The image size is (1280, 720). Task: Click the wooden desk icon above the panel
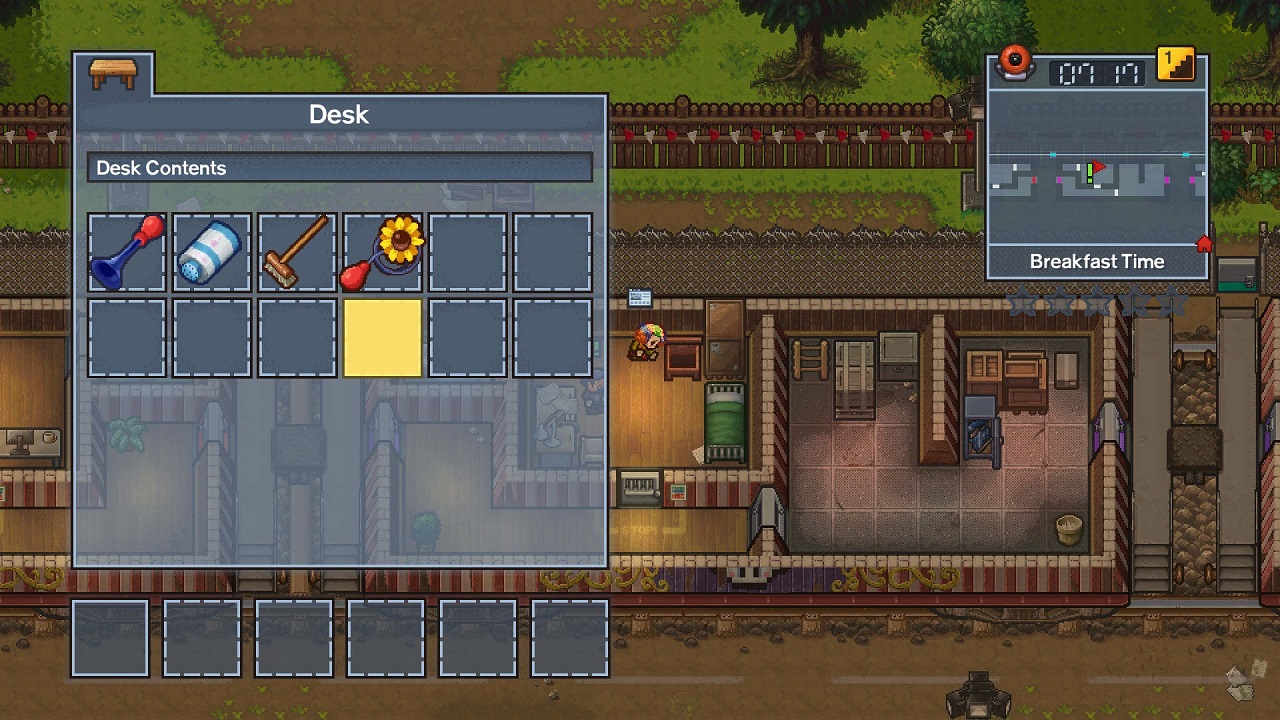click(x=113, y=72)
